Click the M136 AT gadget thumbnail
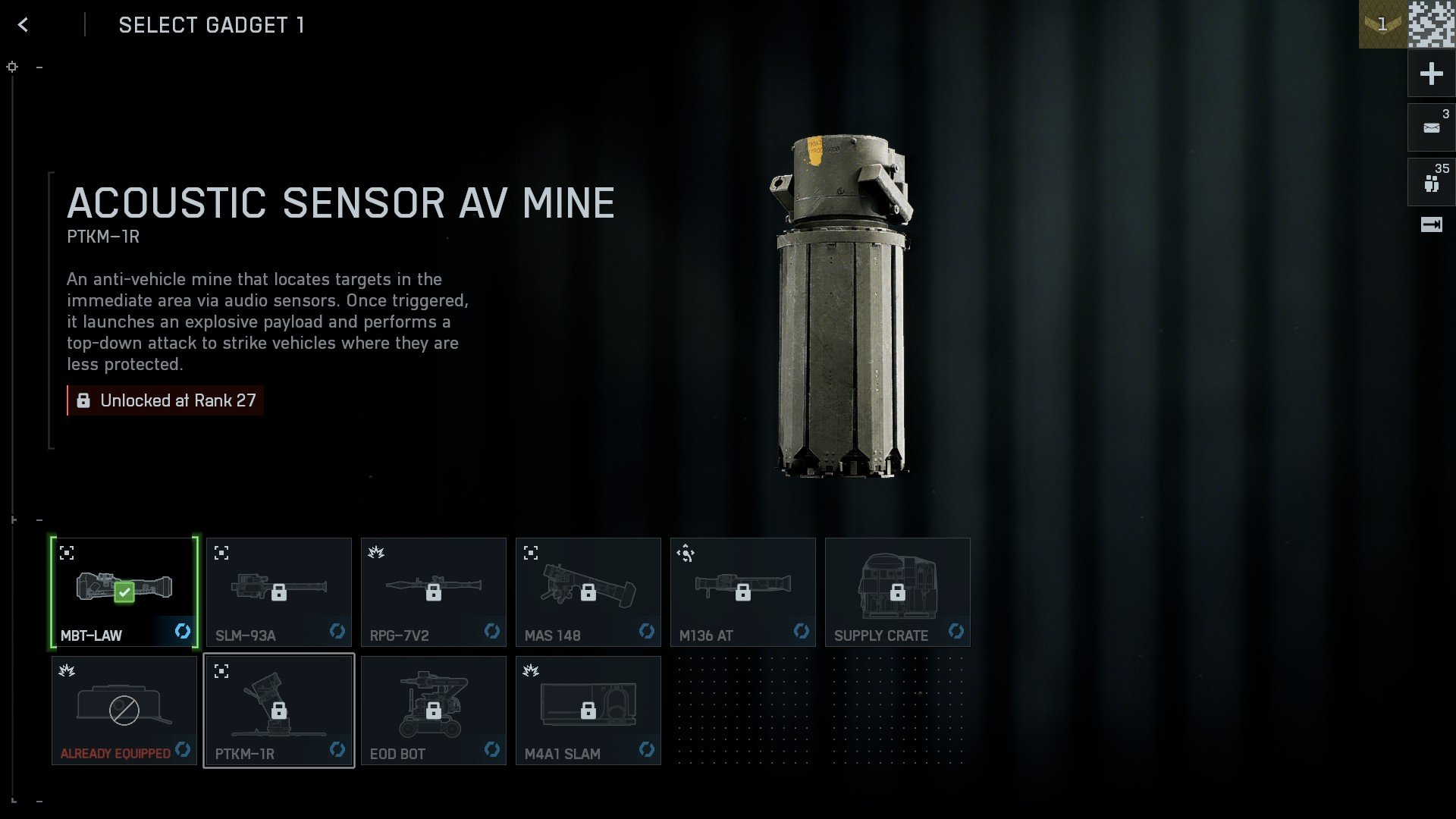 click(742, 592)
